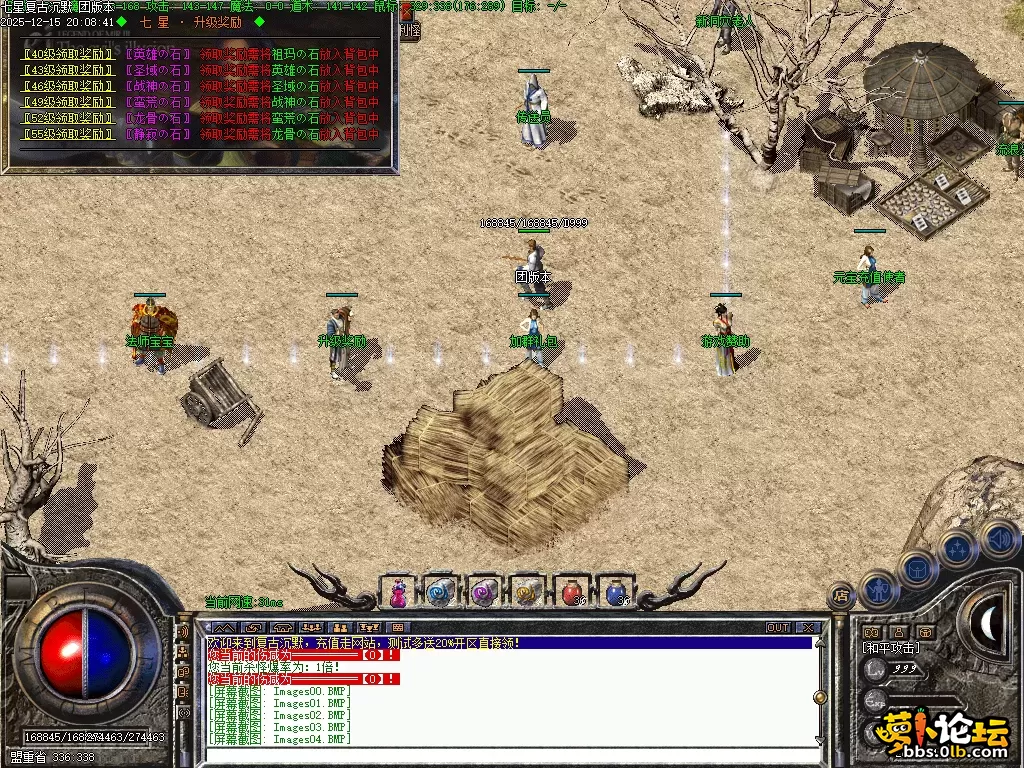Open the character equipment panel
The width and height of the screenshot is (1024, 768).
click(x=877, y=589)
